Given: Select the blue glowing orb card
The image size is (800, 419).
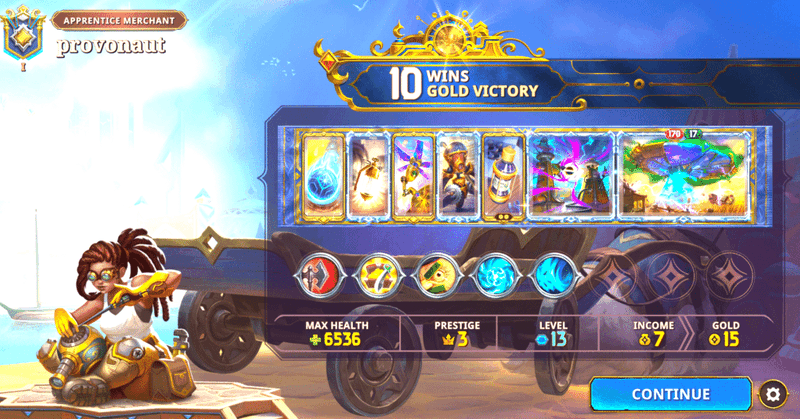Looking at the screenshot, I should pos(323,176).
